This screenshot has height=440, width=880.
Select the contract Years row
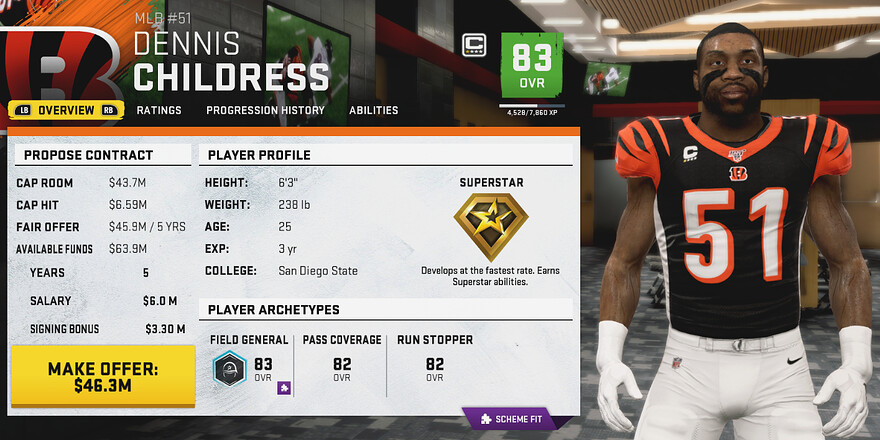point(100,272)
